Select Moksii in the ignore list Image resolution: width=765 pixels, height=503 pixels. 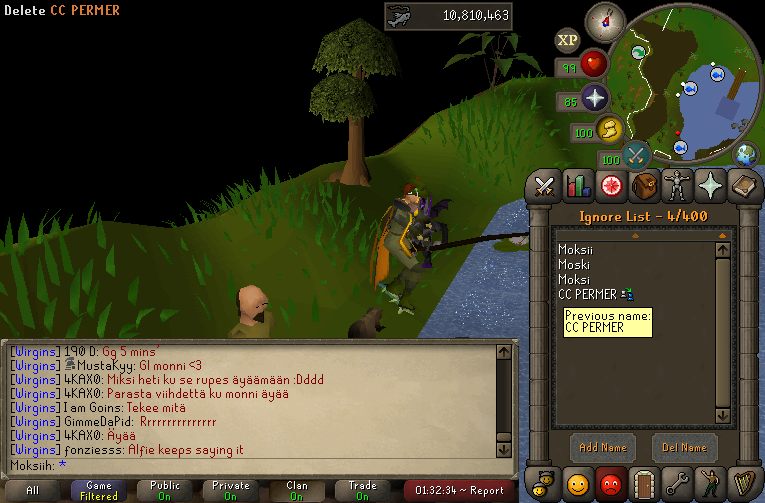click(x=575, y=252)
